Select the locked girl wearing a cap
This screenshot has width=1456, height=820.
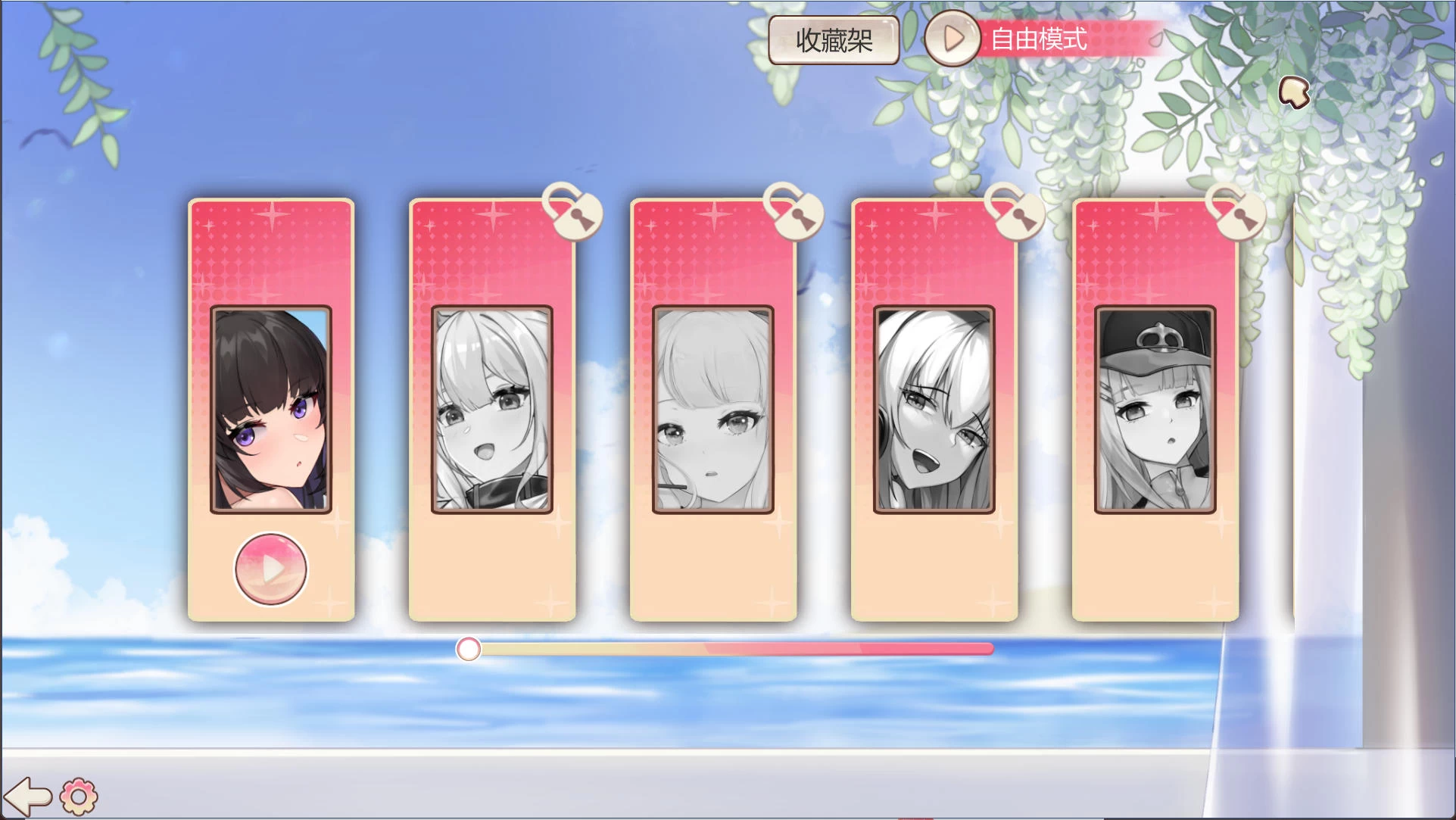[1155, 409]
